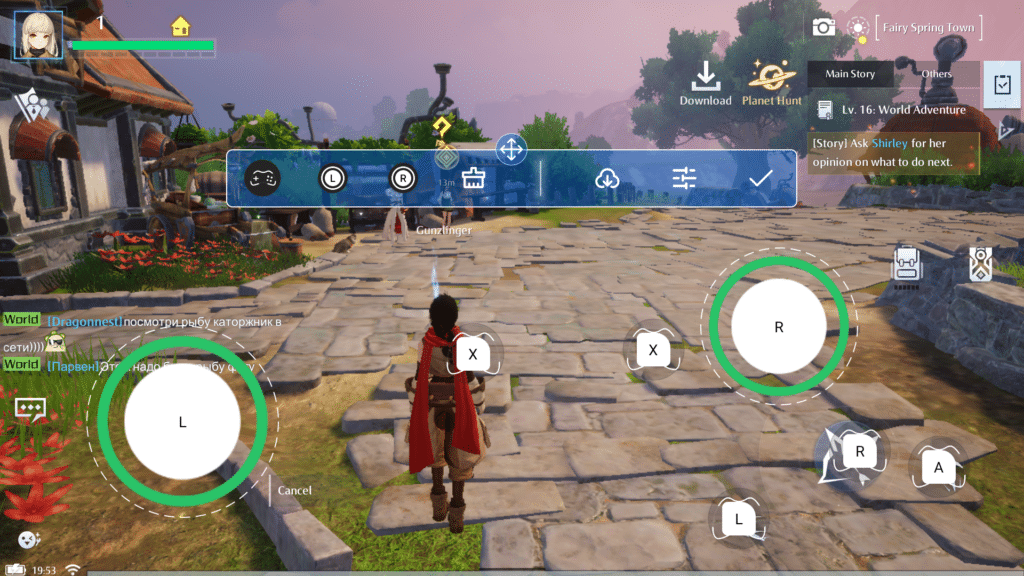Switch to the Others quest tab
The image size is (1024, 576).
click(x=936, y=74)
